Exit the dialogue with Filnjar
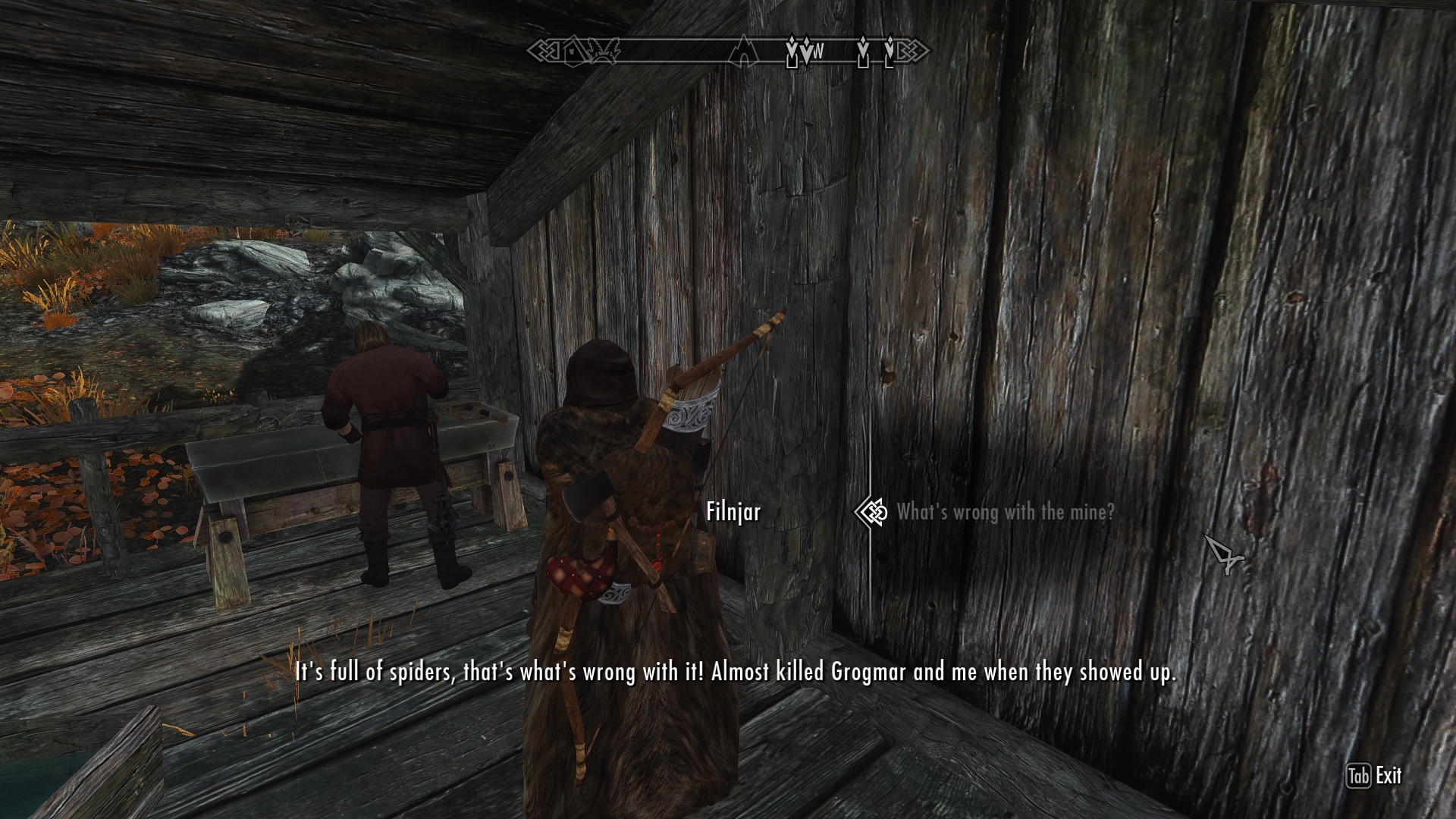Viewport: 1456px width, 819px height. [1374, 776]
